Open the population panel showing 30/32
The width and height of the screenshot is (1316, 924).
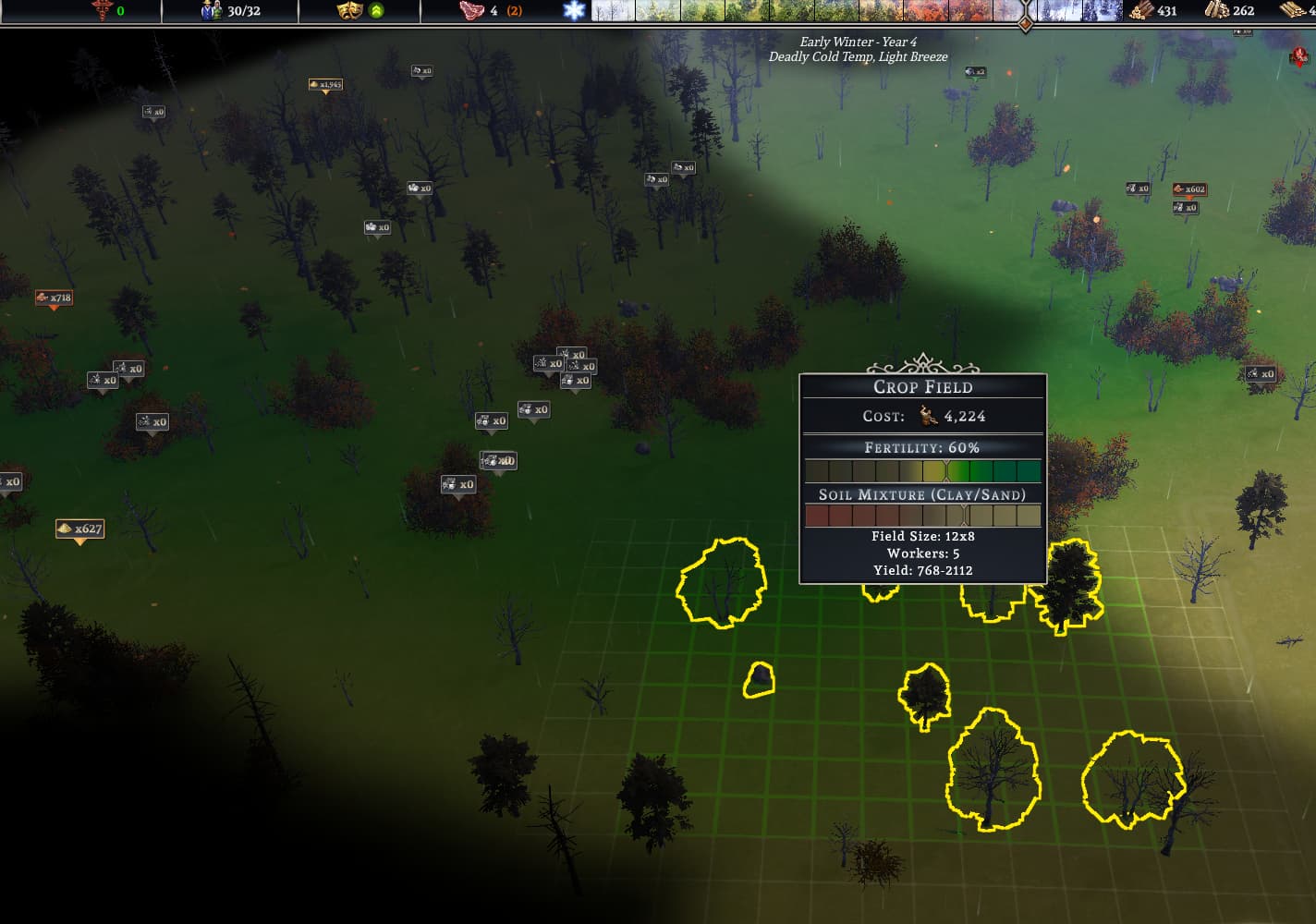(231, 11)
